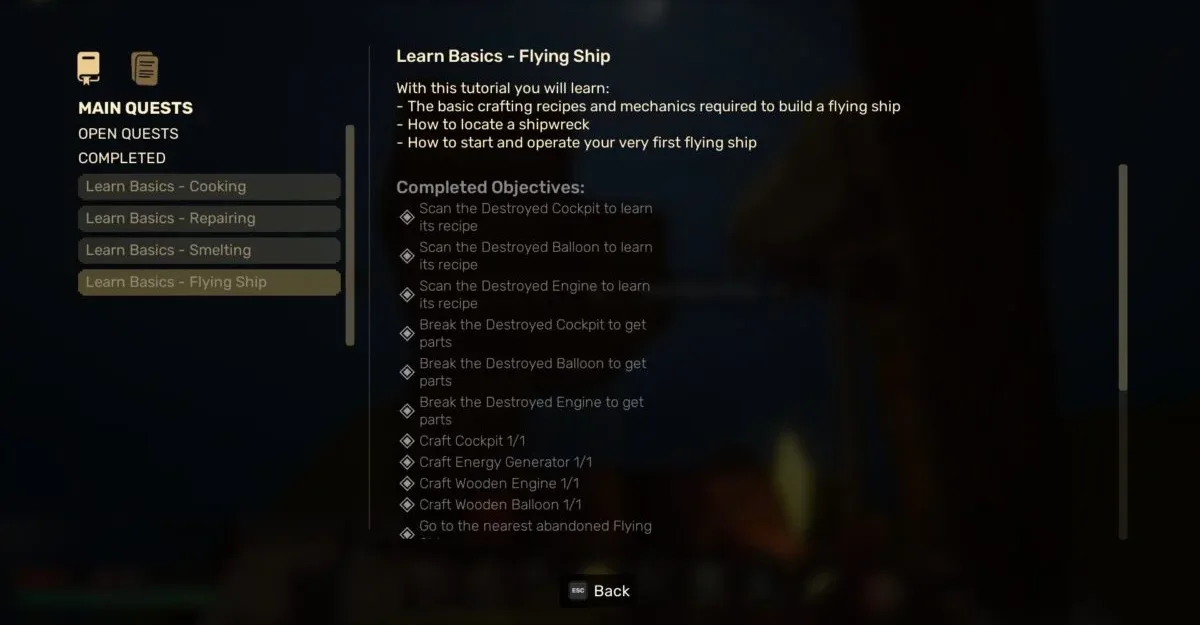Click the quest list scrollbar
The height and width of the screenshot is (625, 1200).
[349, 235]
